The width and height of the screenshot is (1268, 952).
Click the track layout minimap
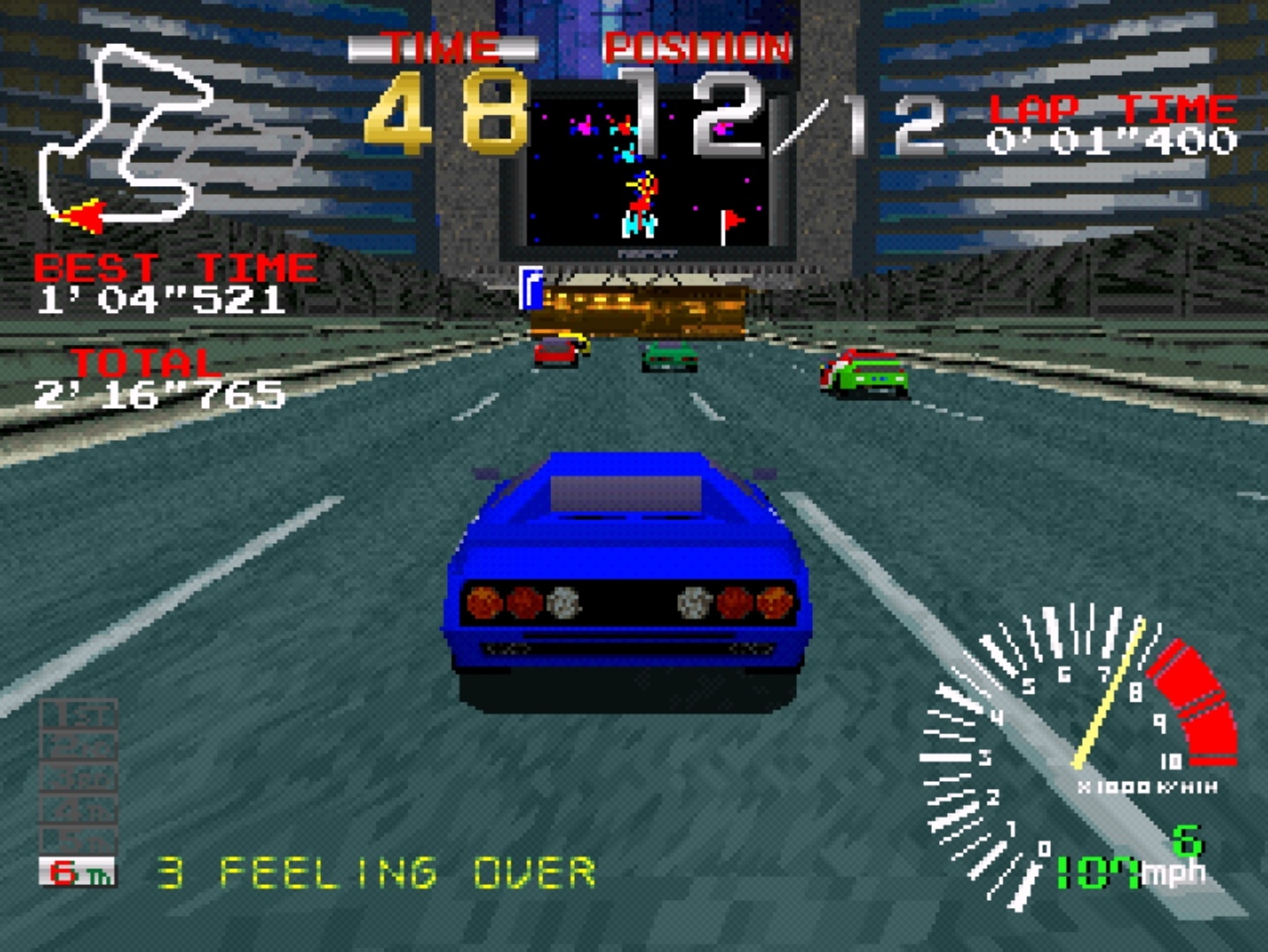click(x=132, y=141)
